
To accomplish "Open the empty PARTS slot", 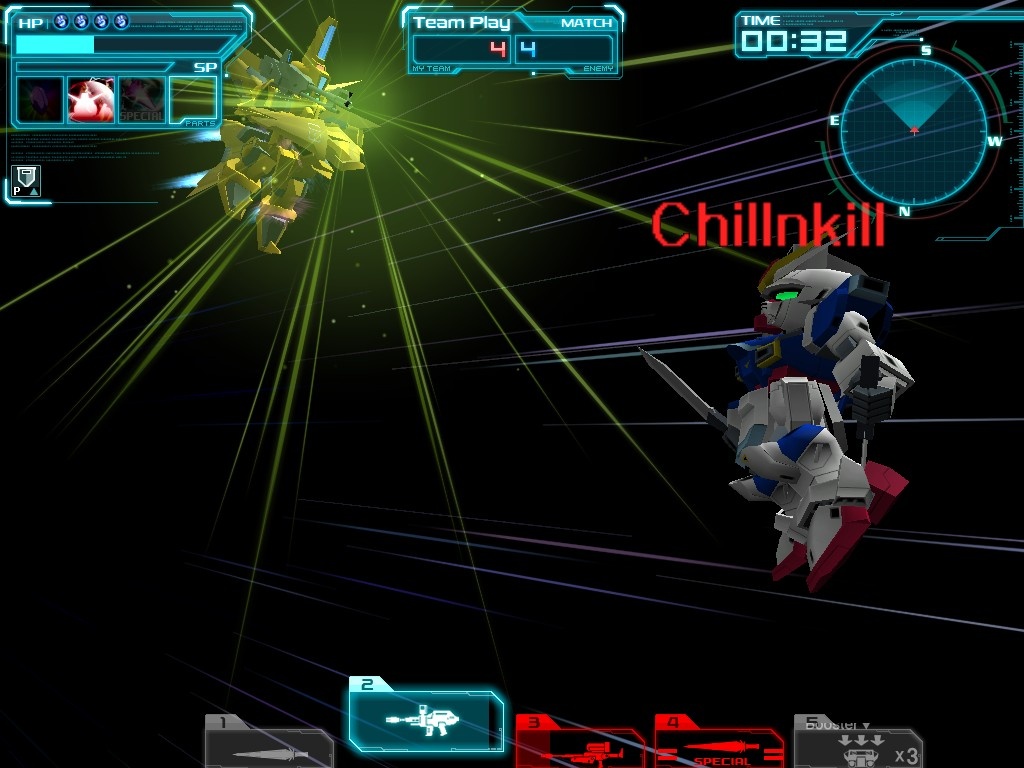I will coord(193,100).
